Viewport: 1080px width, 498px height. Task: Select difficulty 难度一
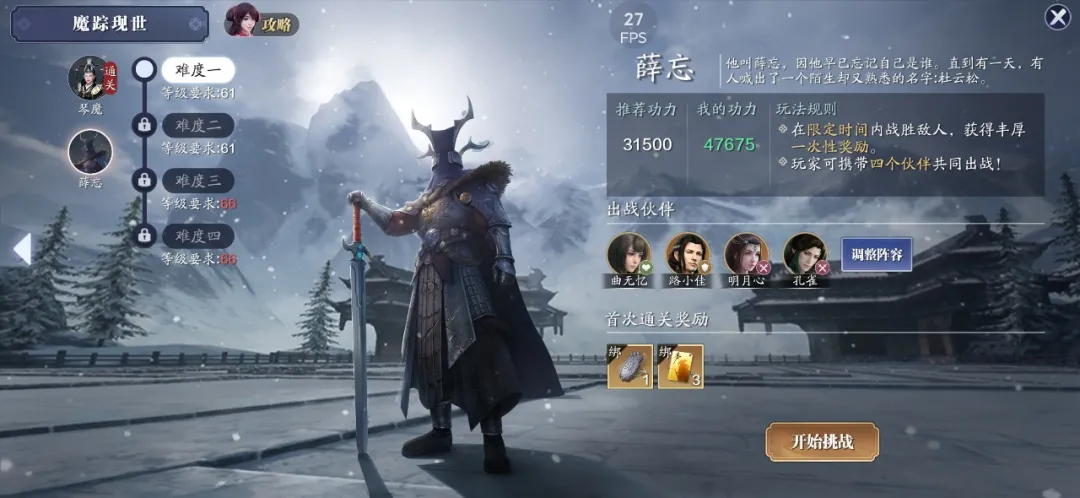coord(198,70)
